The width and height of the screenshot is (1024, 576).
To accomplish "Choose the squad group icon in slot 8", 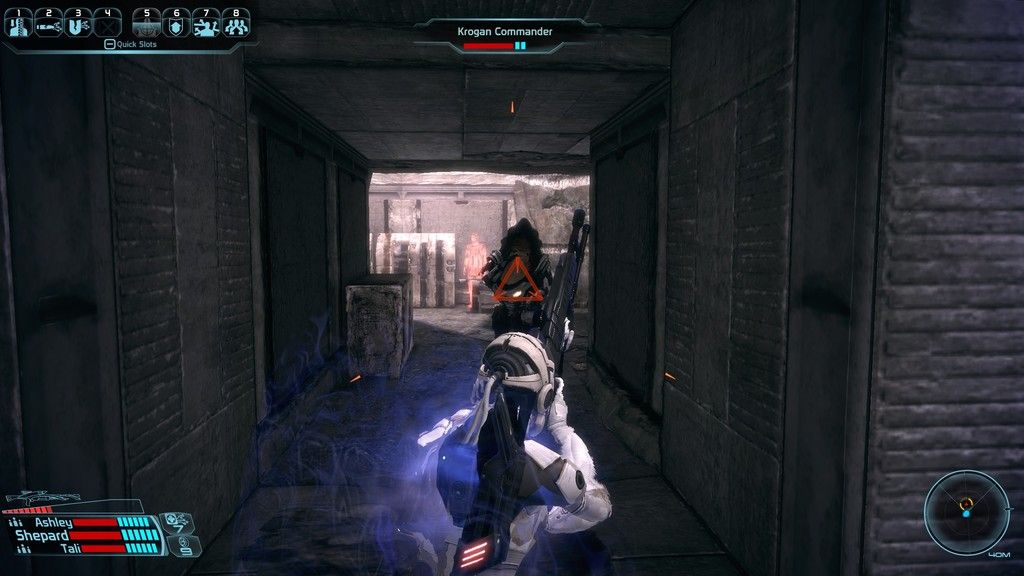I will [235, 24].
